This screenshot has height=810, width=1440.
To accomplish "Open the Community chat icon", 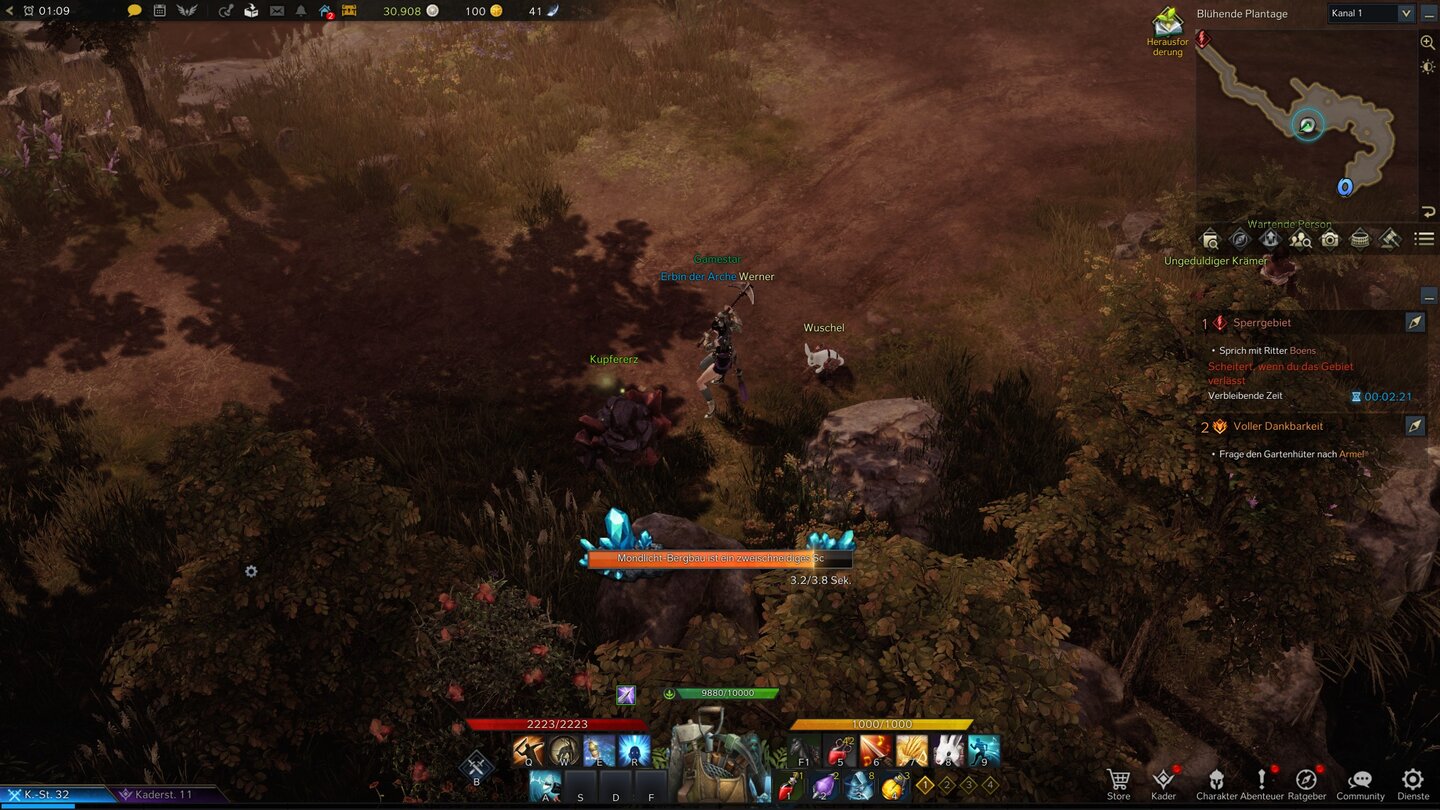I will (1360, 779).
